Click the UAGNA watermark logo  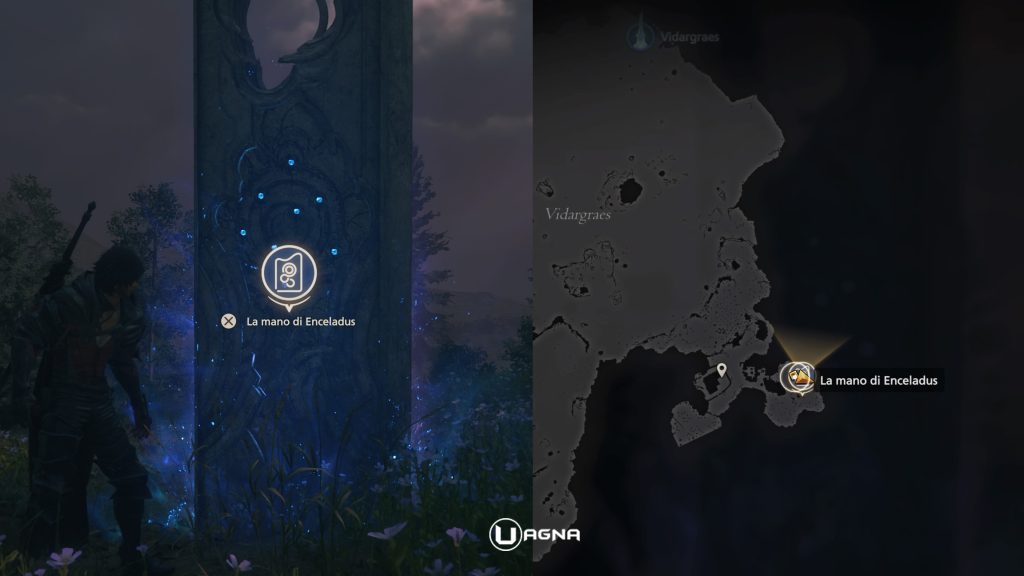click(x=534, y=534)
